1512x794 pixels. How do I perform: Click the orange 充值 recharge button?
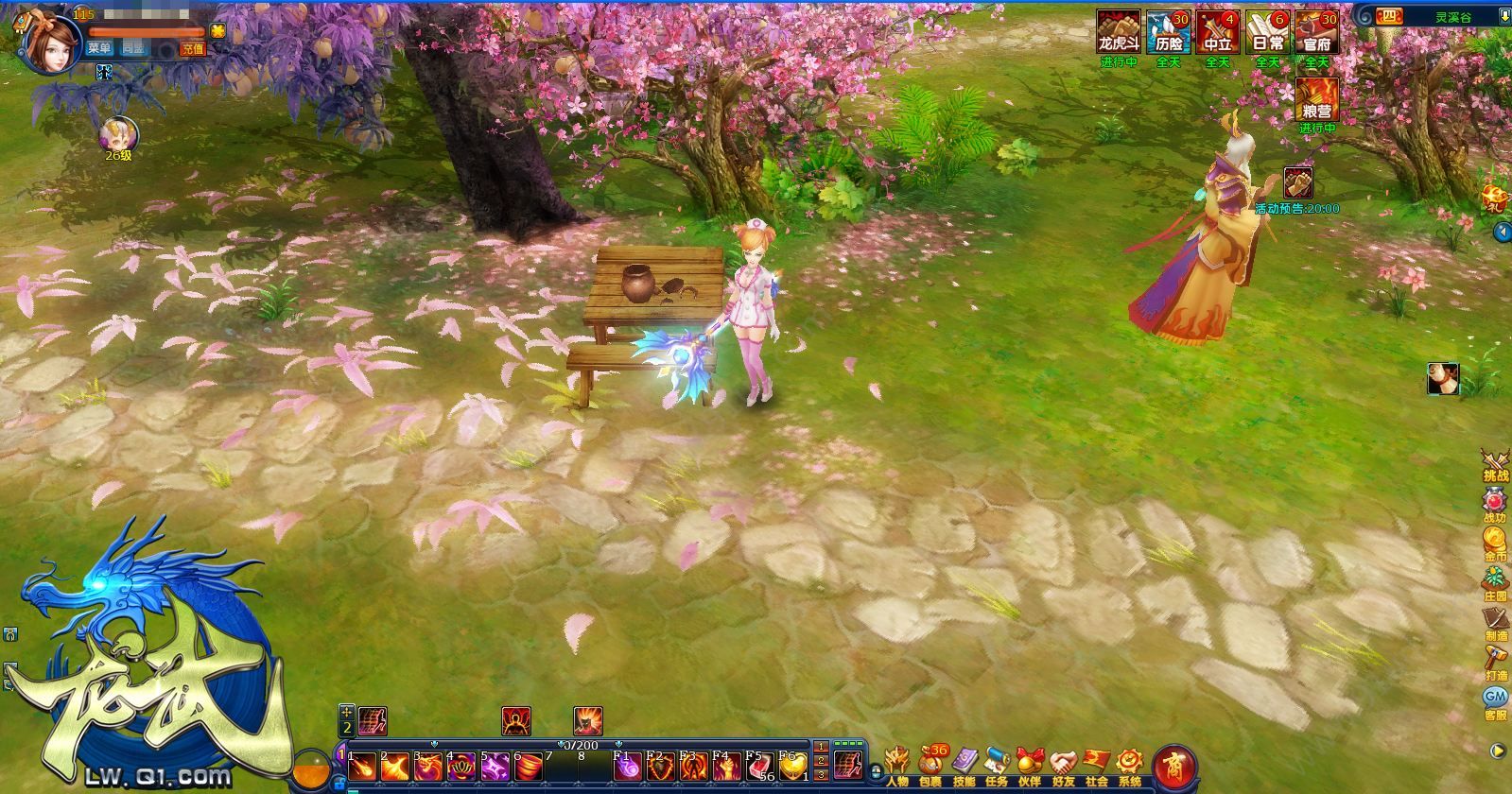click(x=193, y=48)
